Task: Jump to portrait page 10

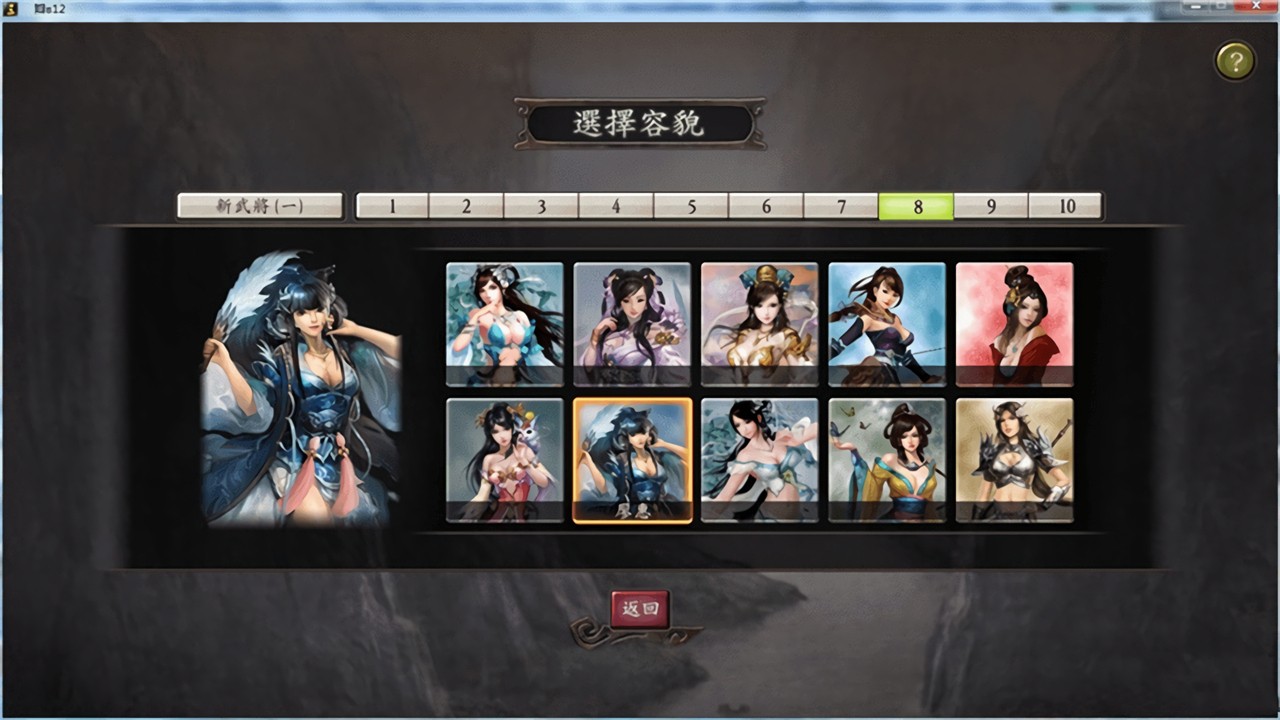Action: 1066,206
